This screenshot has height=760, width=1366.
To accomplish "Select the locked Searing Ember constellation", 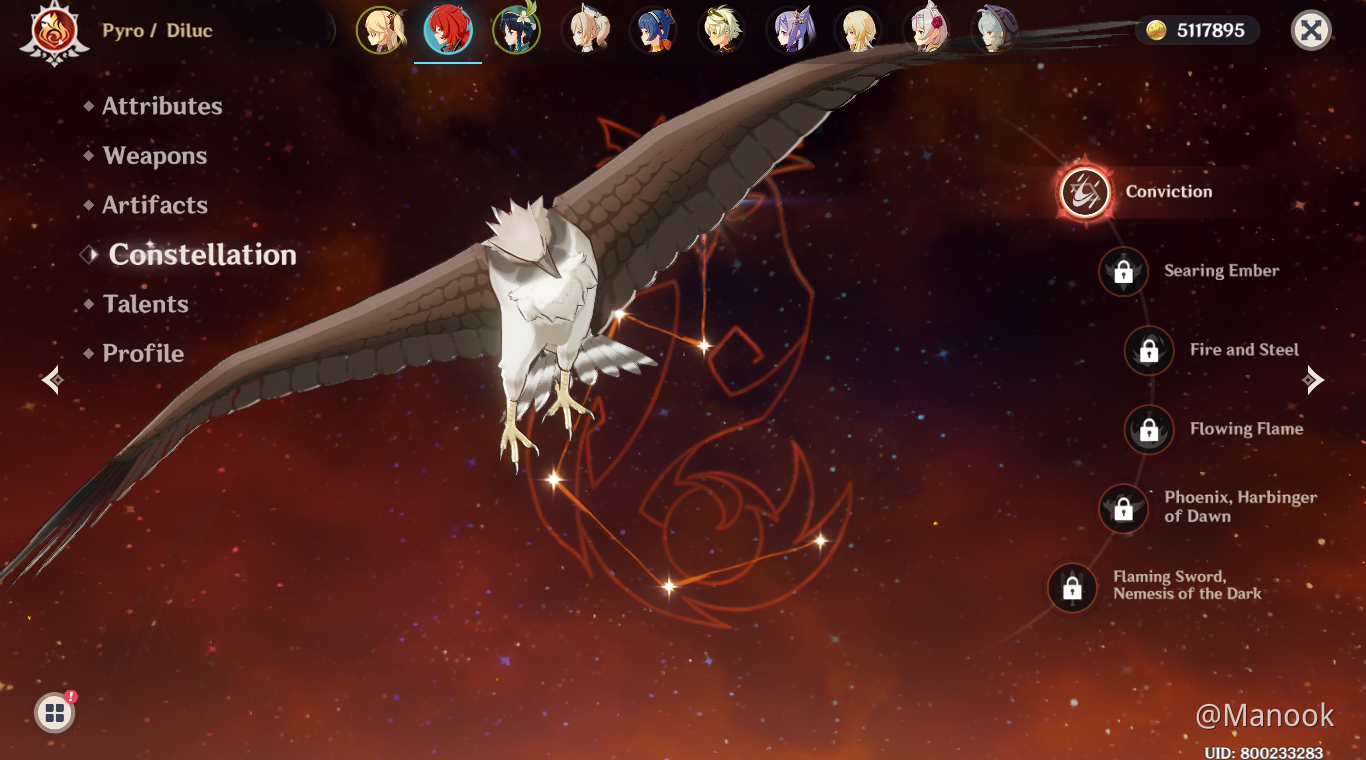I will pyautogui.click(x=1123, y=271).
